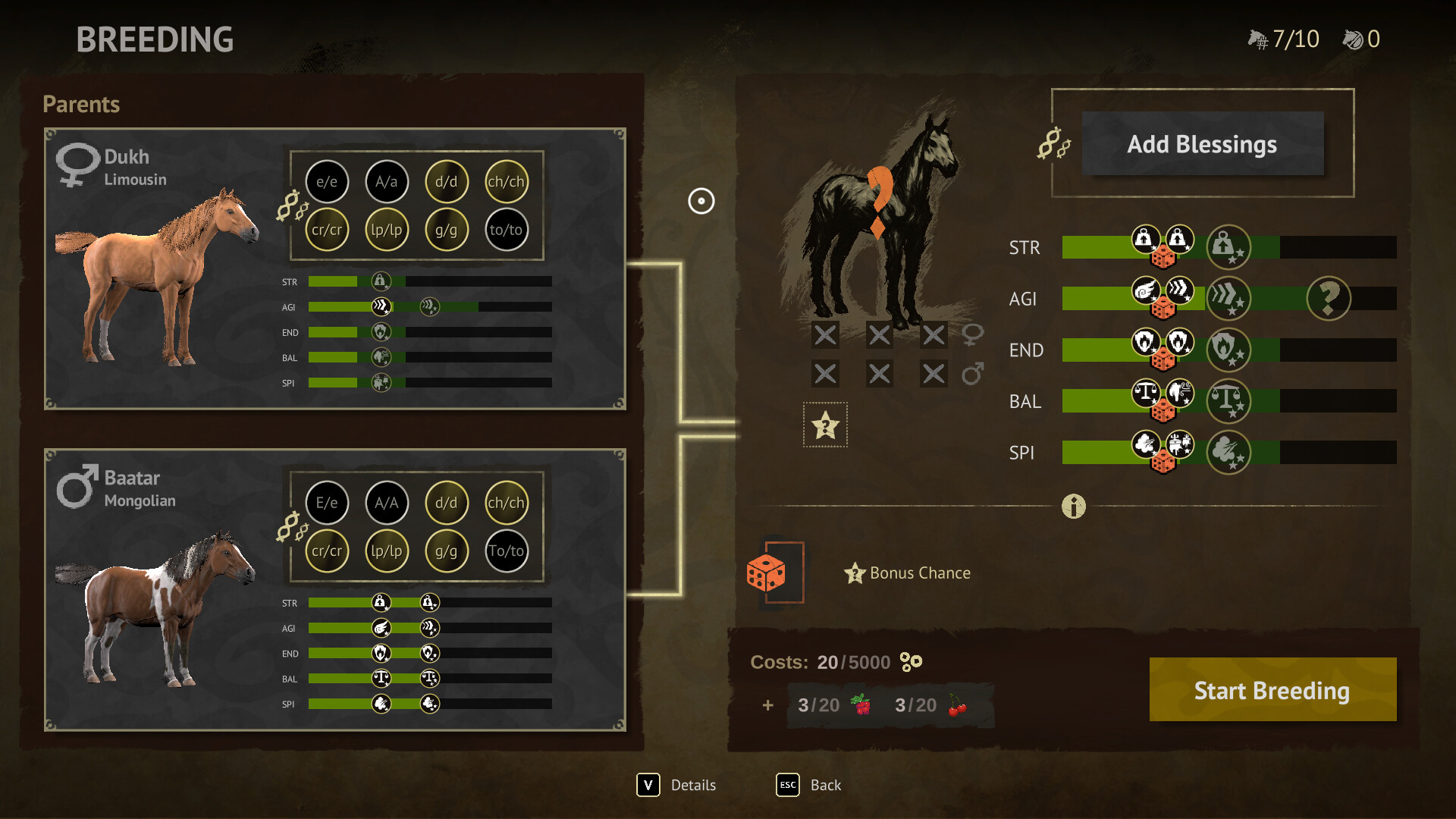This screenshot has height=819, width=1456.
Task: Select the e/e gene toggle on Dukh
Action: point(327,182)
